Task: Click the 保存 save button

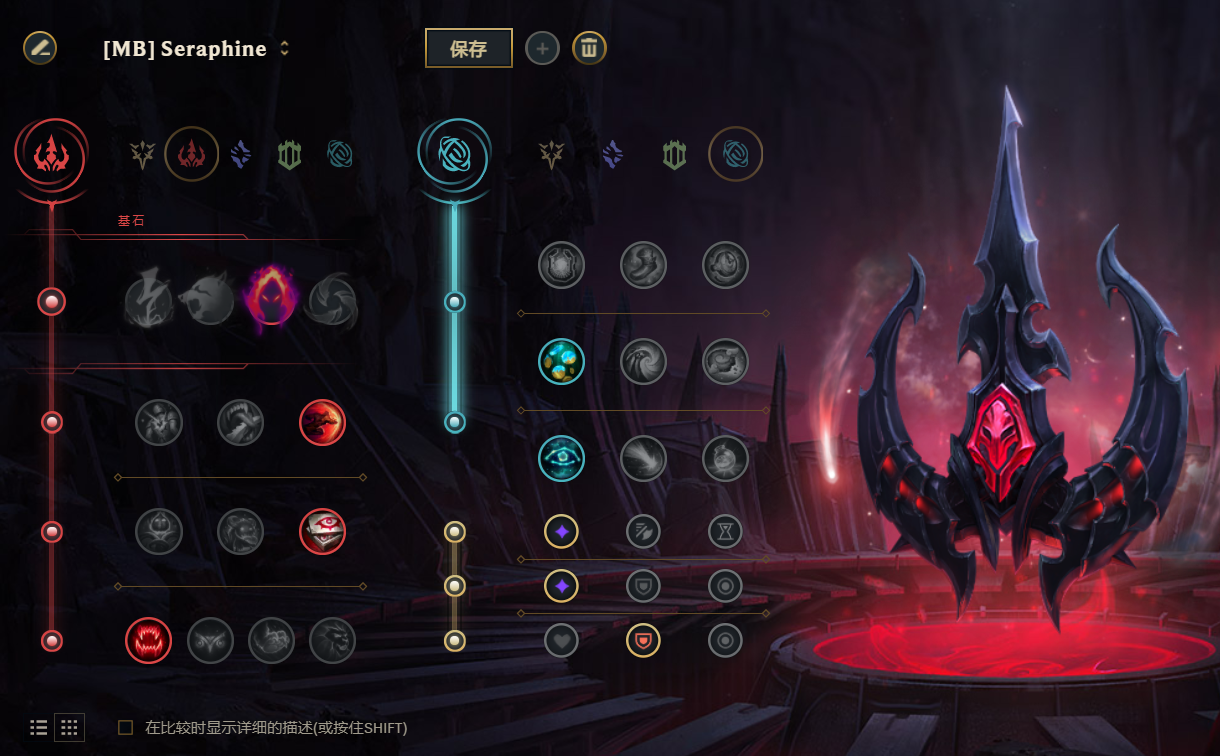Action: 468,48
